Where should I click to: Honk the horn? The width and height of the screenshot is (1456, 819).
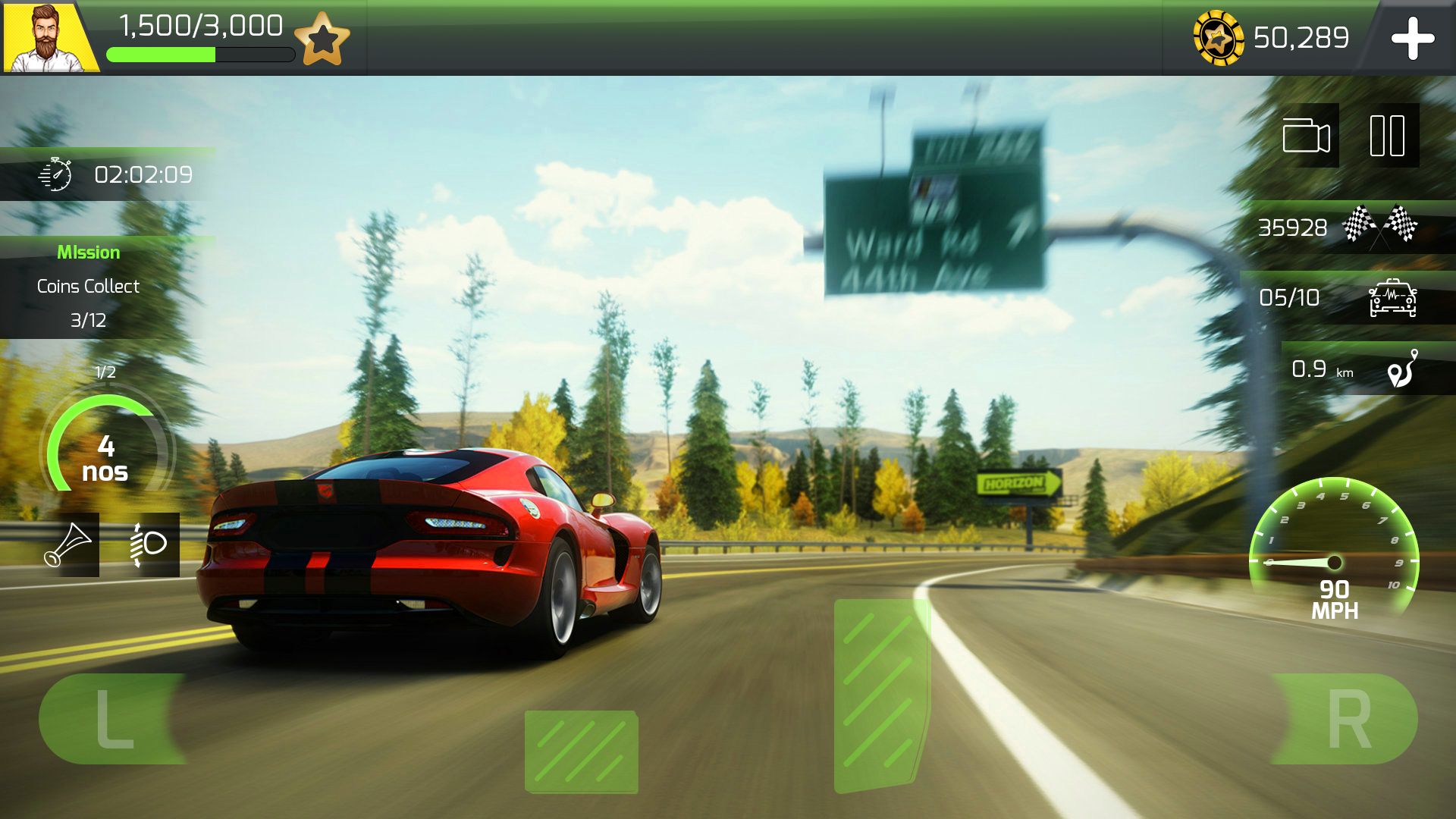coord(68,544)
